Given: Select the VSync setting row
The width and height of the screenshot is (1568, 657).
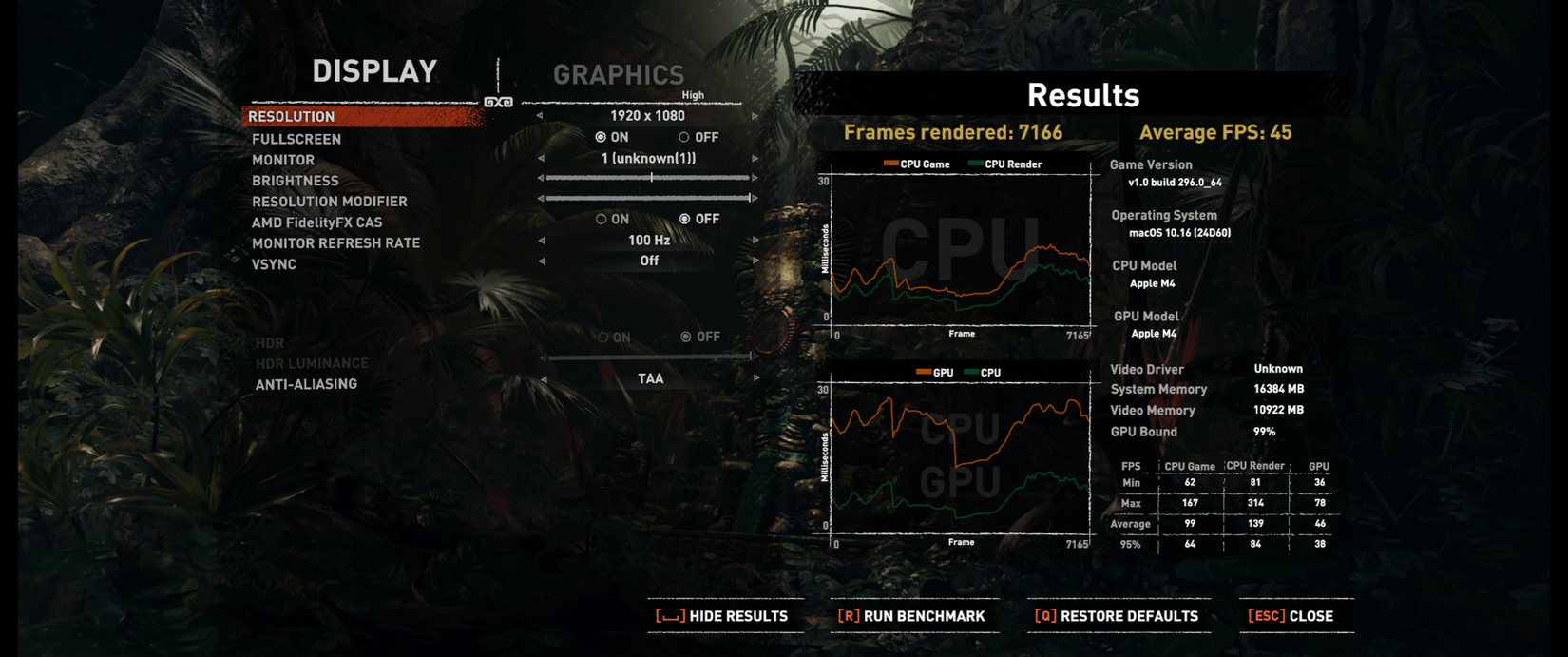Looking at the screenshot, I should click(275, 264).
